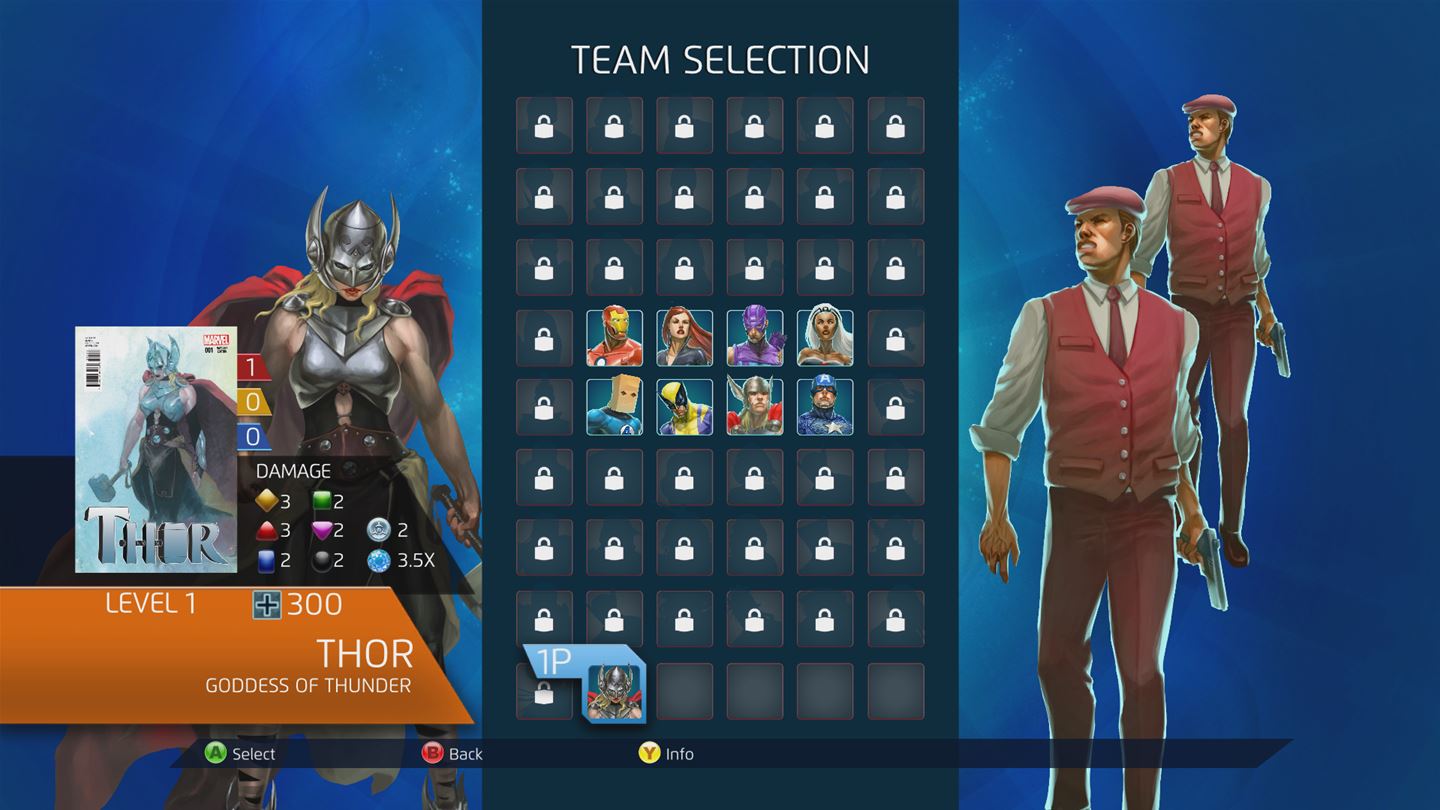The width and height of the screenshot is (1440, 810).
Task: Click the locked slot below the 1P marker
Action: (543, 695)
